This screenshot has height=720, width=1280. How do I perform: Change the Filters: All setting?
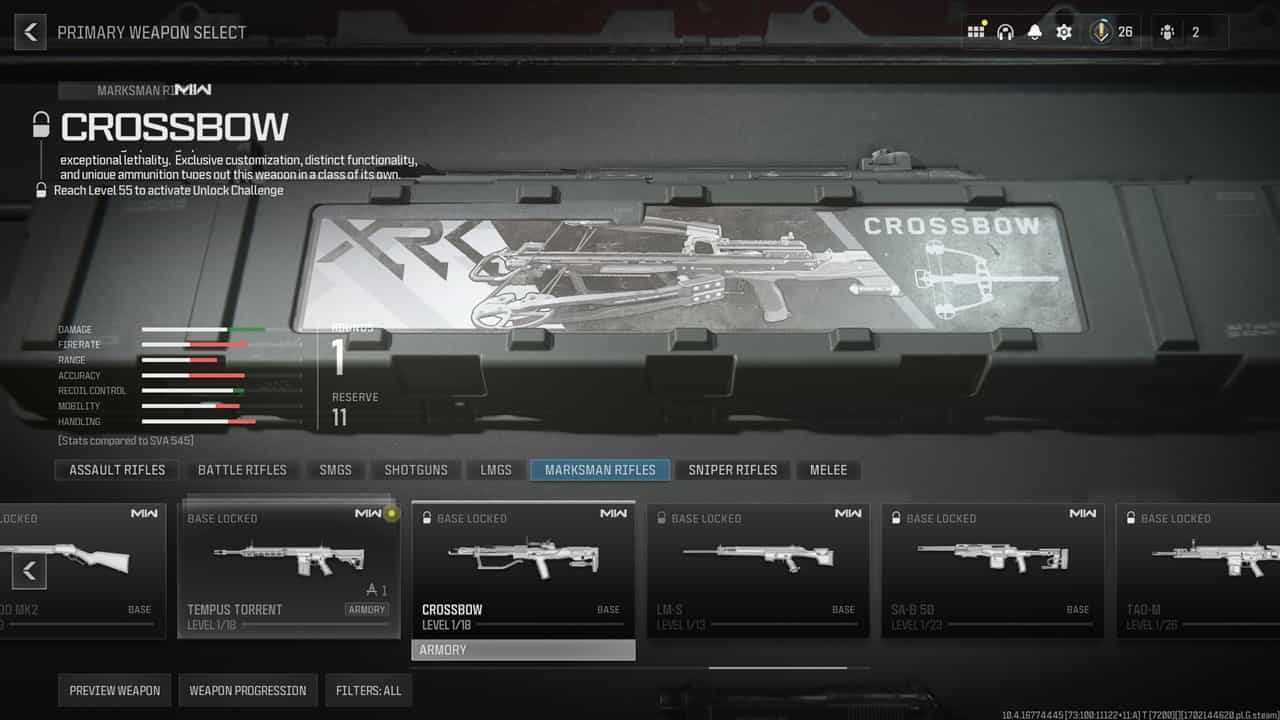pos(368,690)
